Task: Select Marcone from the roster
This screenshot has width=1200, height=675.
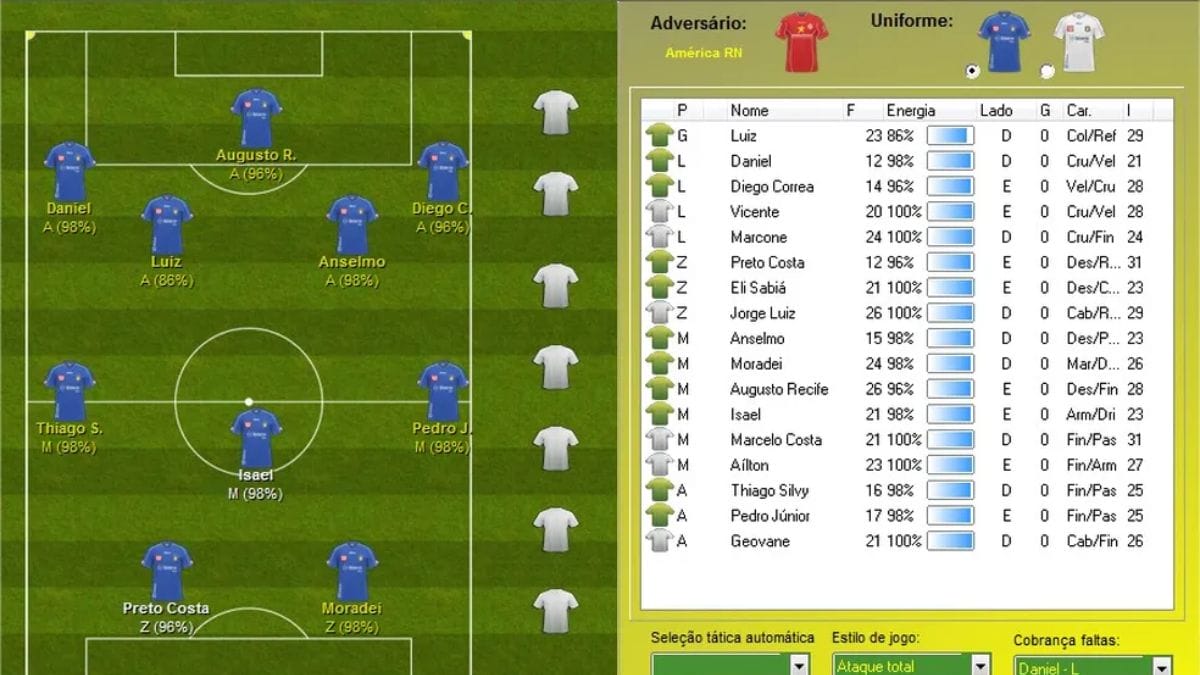Action: click(758, 238)
